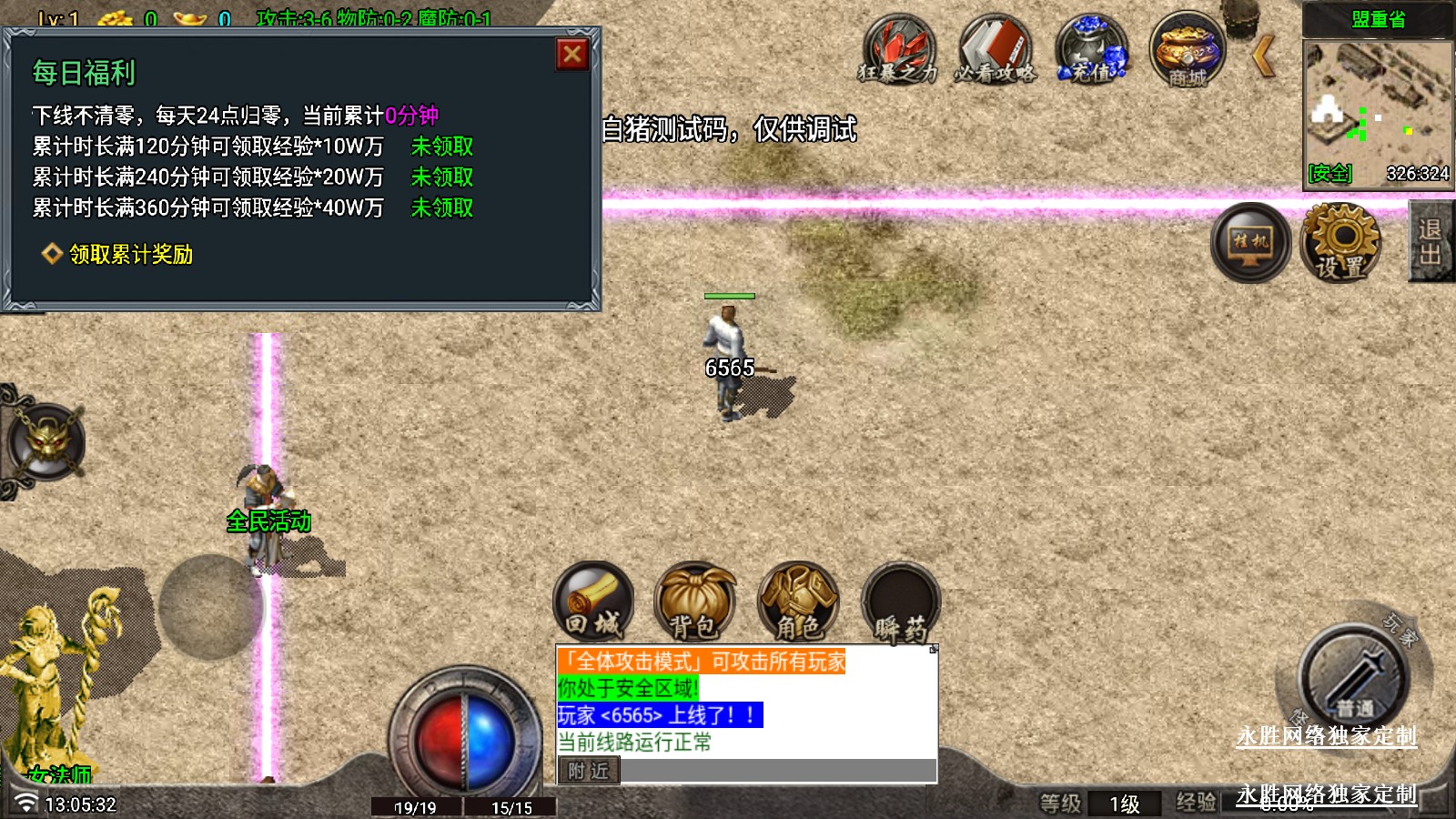Viewport: 1456px width, 819px height.
Task: Open the 角色 character sheet
Action: 798,602
